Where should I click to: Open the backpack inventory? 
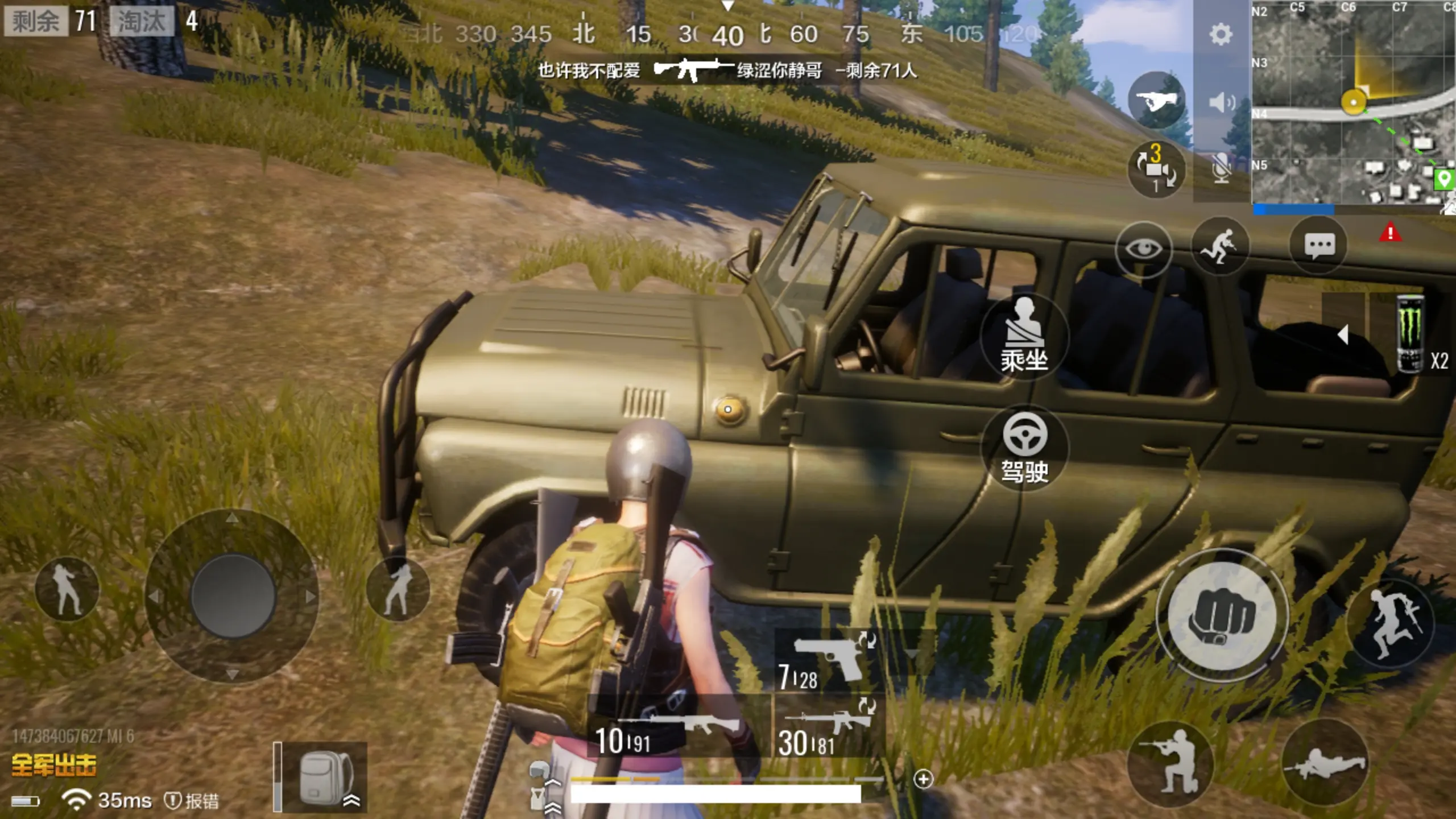326,777
